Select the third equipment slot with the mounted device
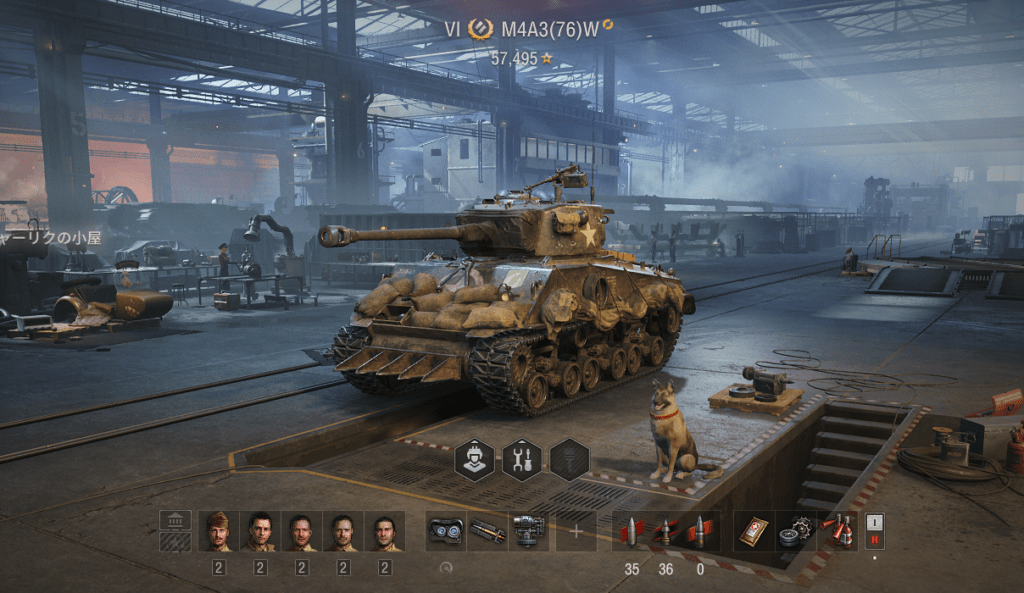This screenshot has width=1024, height=593. [528, 531]
